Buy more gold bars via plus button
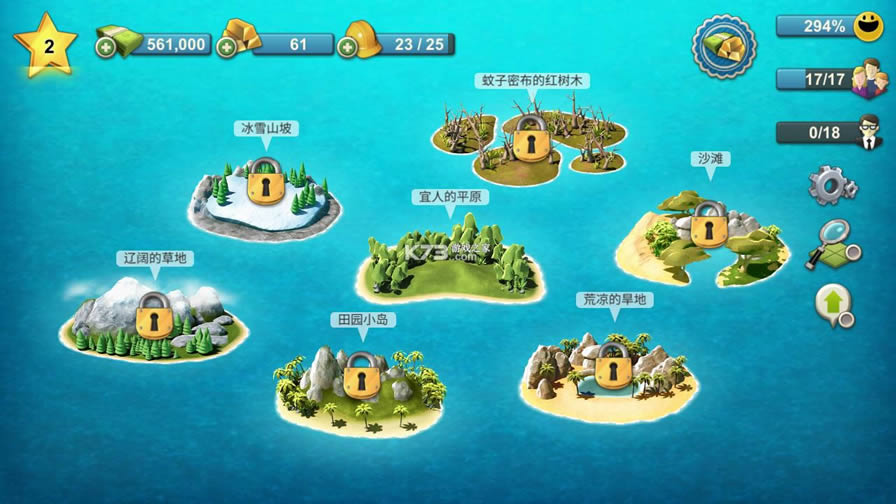Viewport: 896px width, 504px height. coord(227,46)
